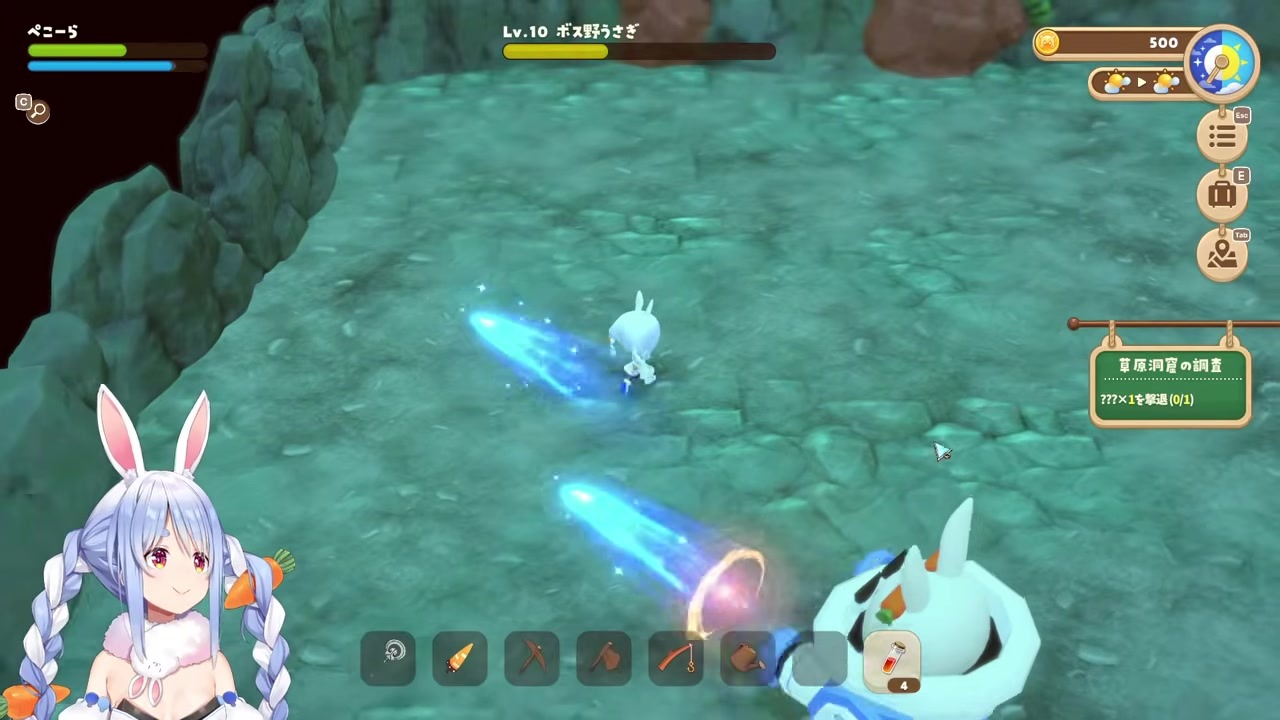Select the target hotbar slot
1280x720 pixels.
pyautogui.click(x=388, y=658)
